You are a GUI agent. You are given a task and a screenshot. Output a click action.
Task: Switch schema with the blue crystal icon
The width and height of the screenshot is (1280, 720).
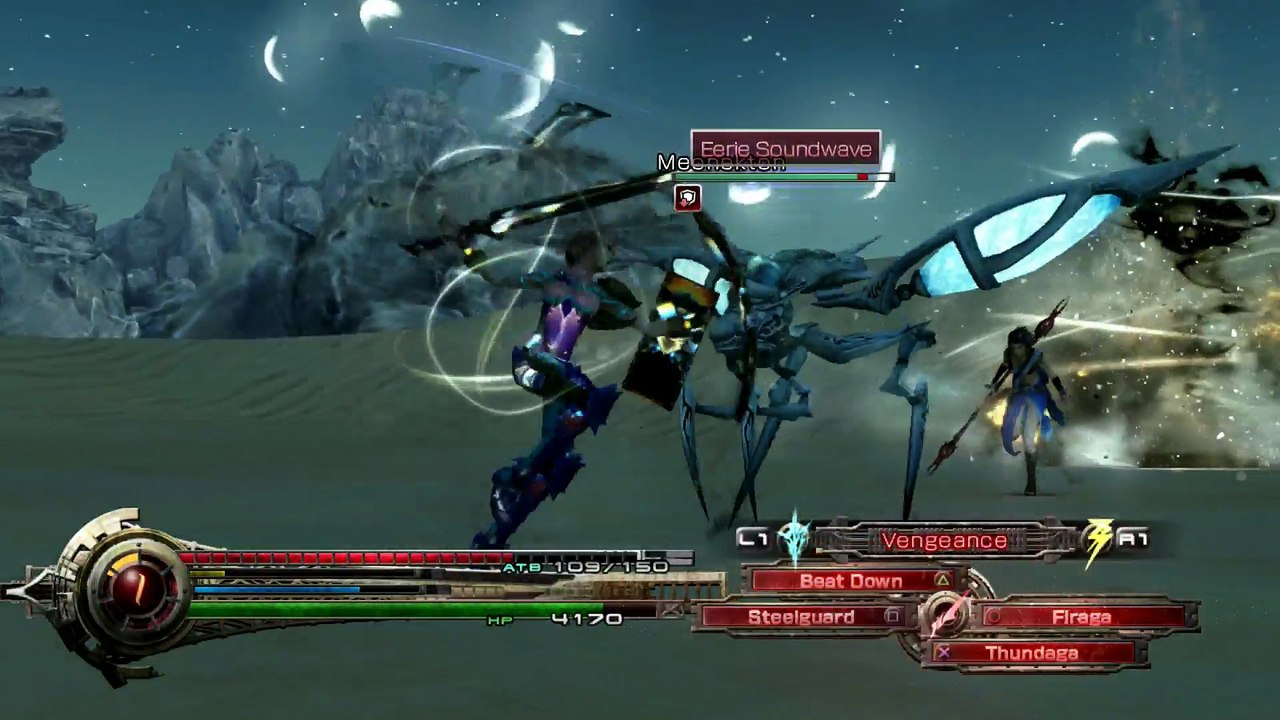coord(795,538)
